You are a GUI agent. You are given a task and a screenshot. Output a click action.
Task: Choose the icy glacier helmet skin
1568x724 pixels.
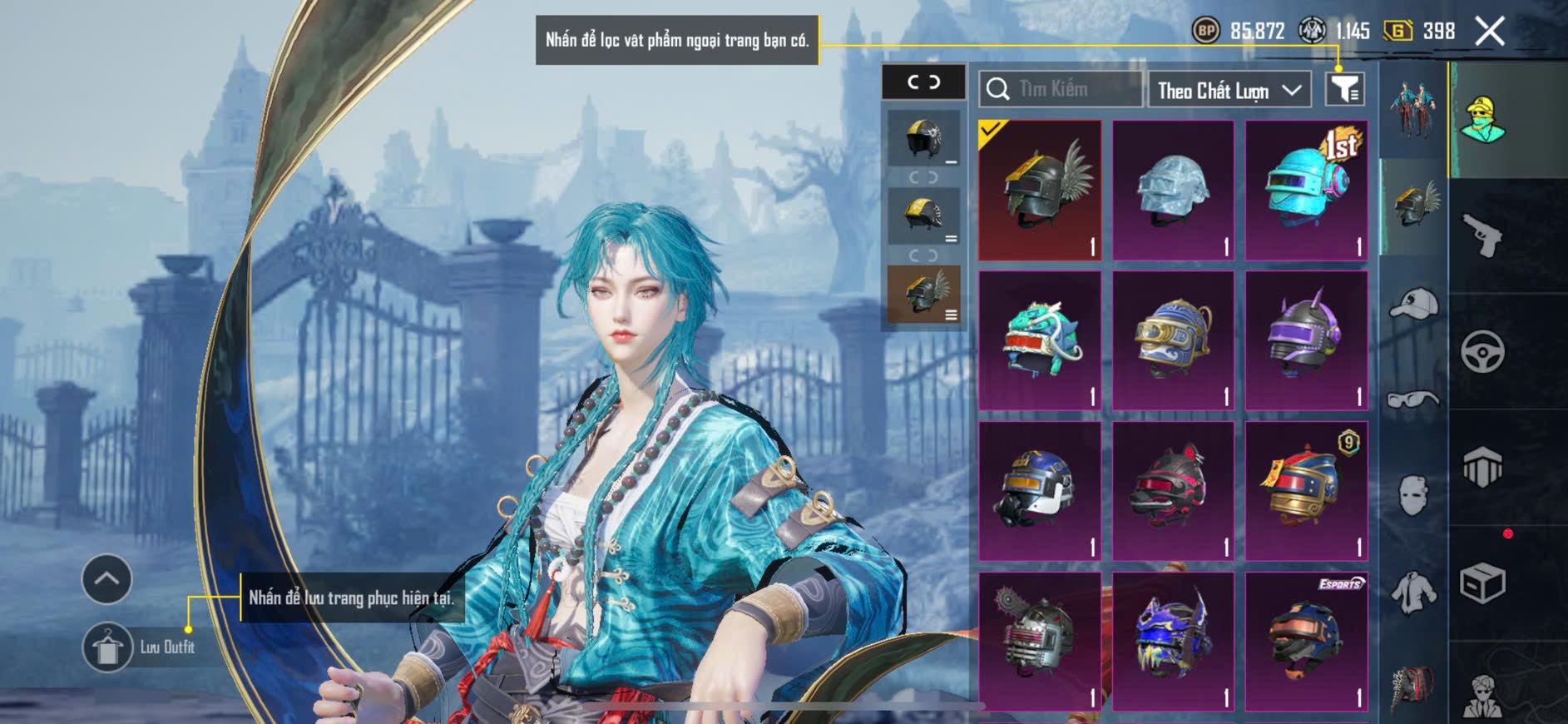(1173, 191)
